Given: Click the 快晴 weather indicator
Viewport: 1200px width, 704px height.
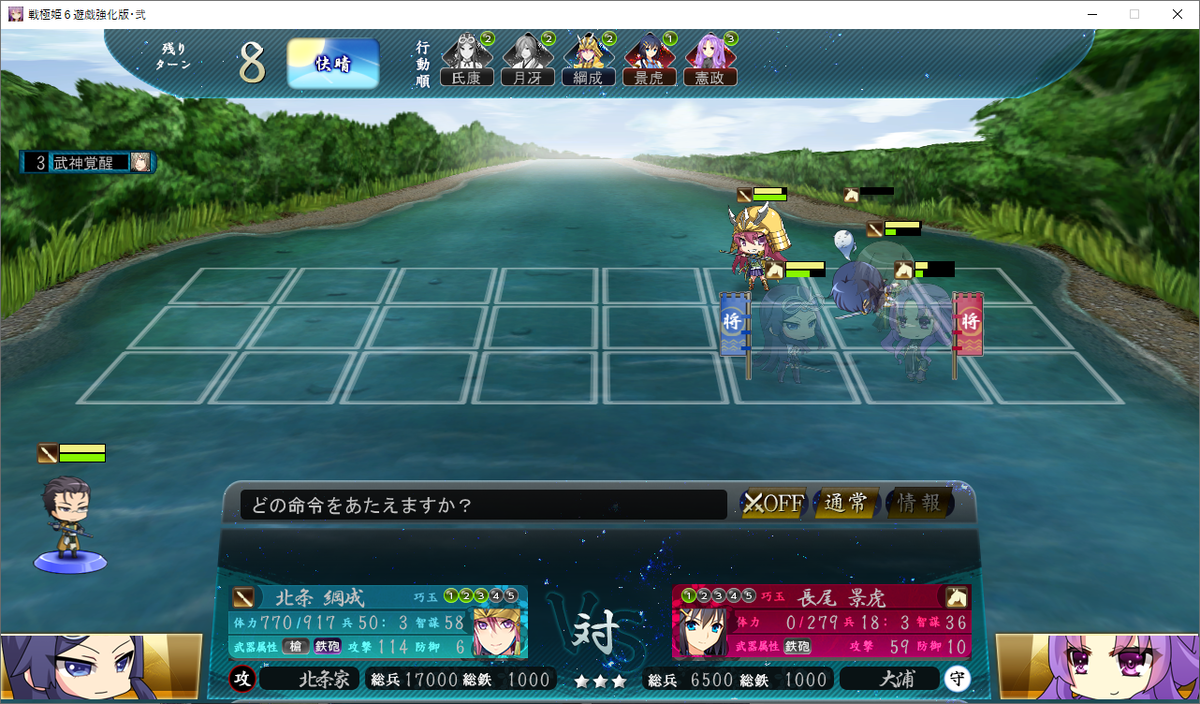Looking at the screenshot, I should coord(333,63).
